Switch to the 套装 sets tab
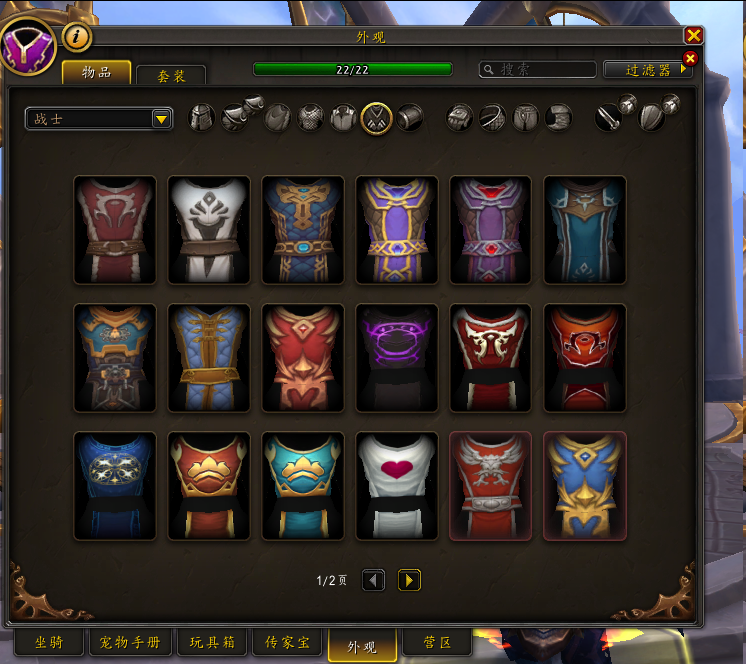The image size is (746, 664). 171,77
